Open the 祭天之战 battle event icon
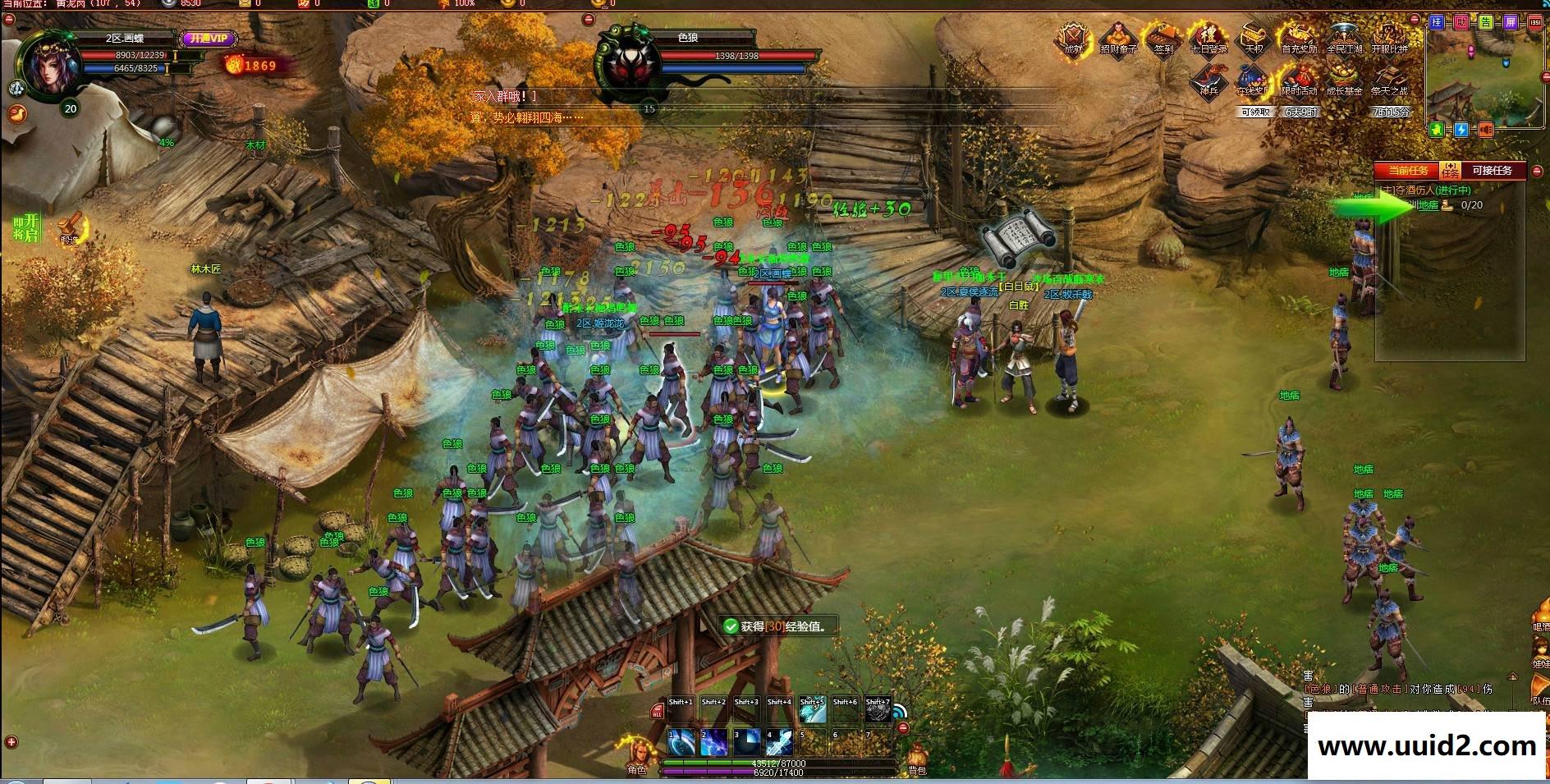This screenshot has width=1550, height=784. coord(1389,80)
